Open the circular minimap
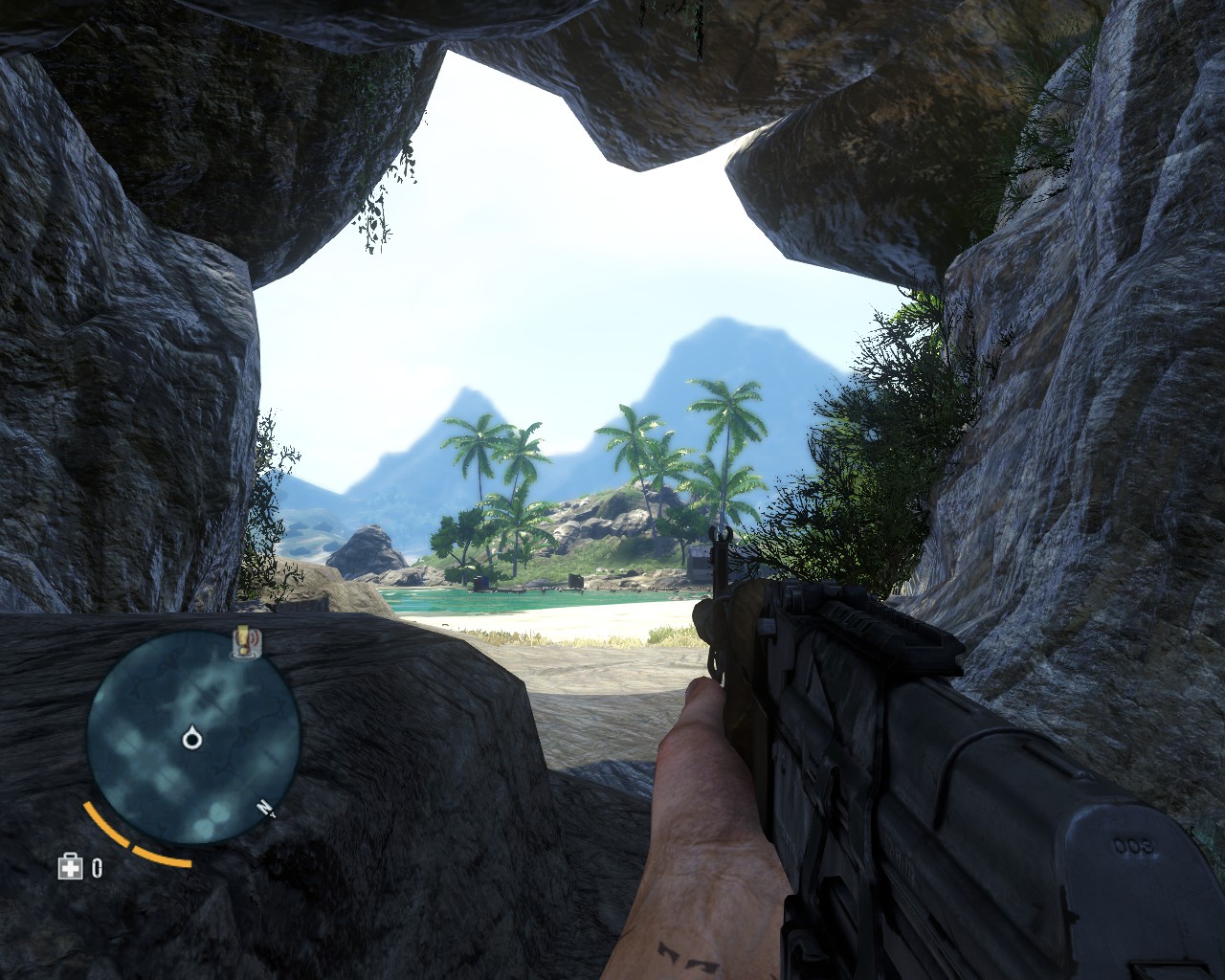 pos(192,739)
